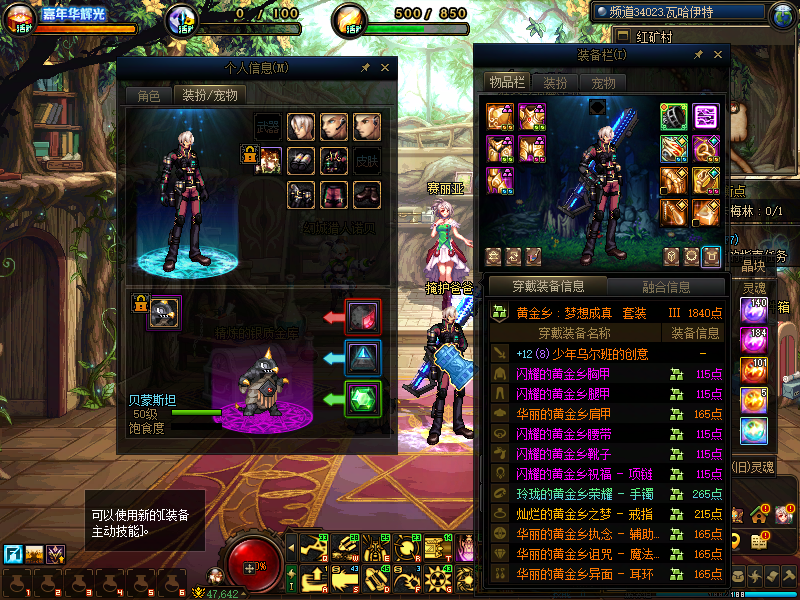Switch to the 装扮 tab in equipment window

[555, 82]
